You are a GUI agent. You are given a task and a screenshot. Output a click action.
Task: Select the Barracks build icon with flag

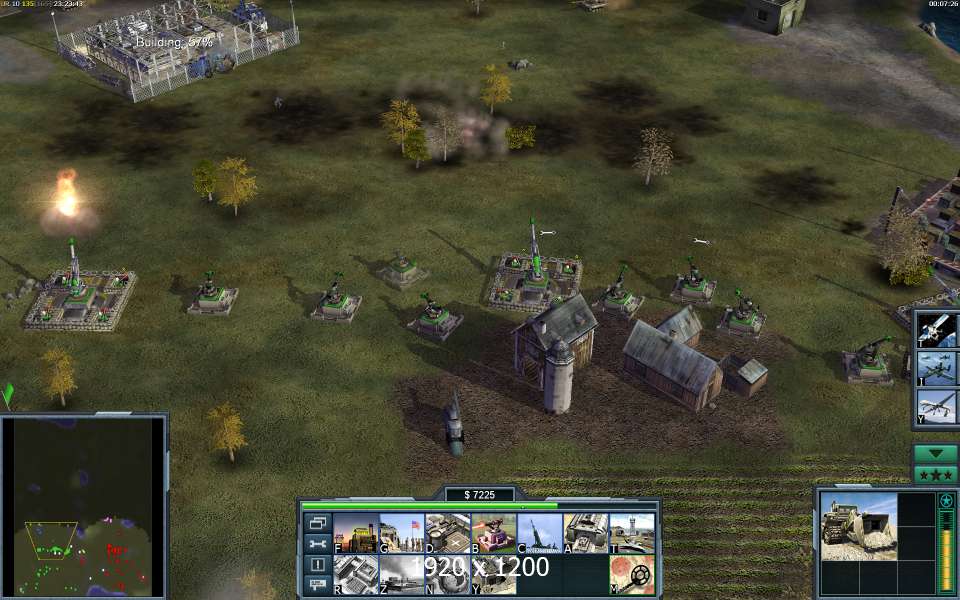(x=401, y=533)
